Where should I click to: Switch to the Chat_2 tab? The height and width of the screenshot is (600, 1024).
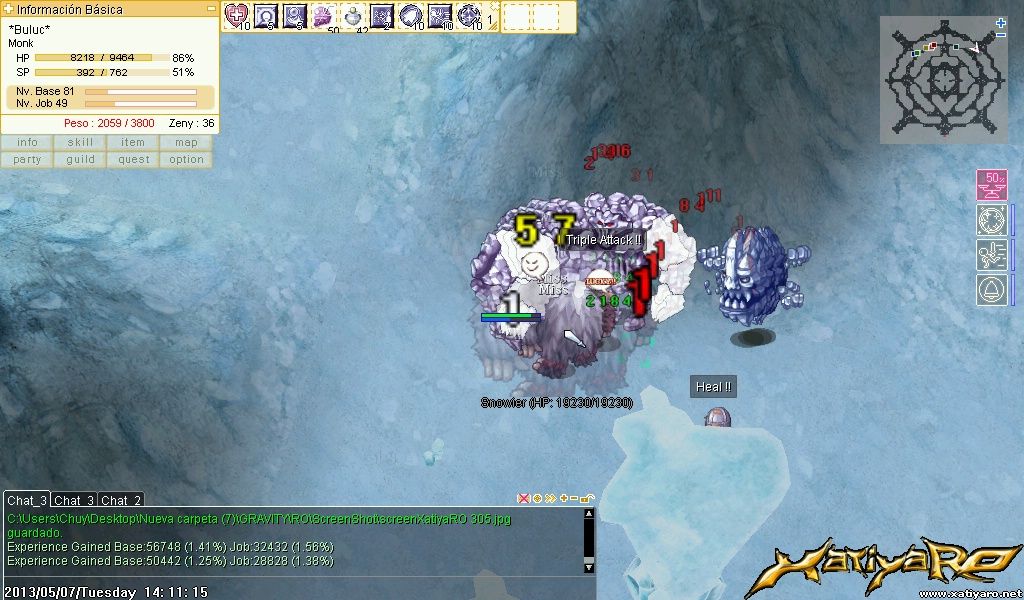(x=121, y=500)
